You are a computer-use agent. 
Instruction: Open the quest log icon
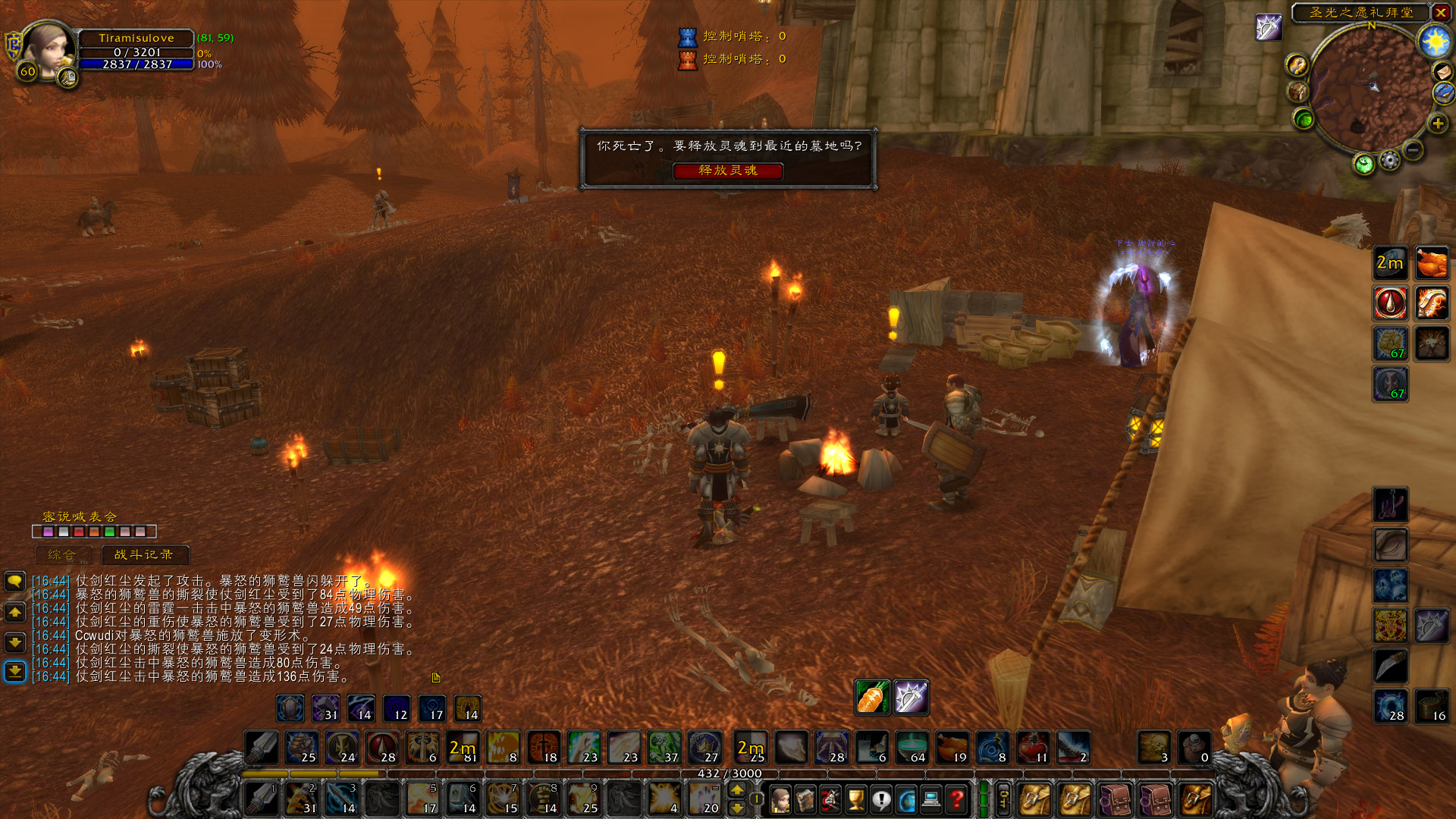pyautogui.click(x=881, y=799)
